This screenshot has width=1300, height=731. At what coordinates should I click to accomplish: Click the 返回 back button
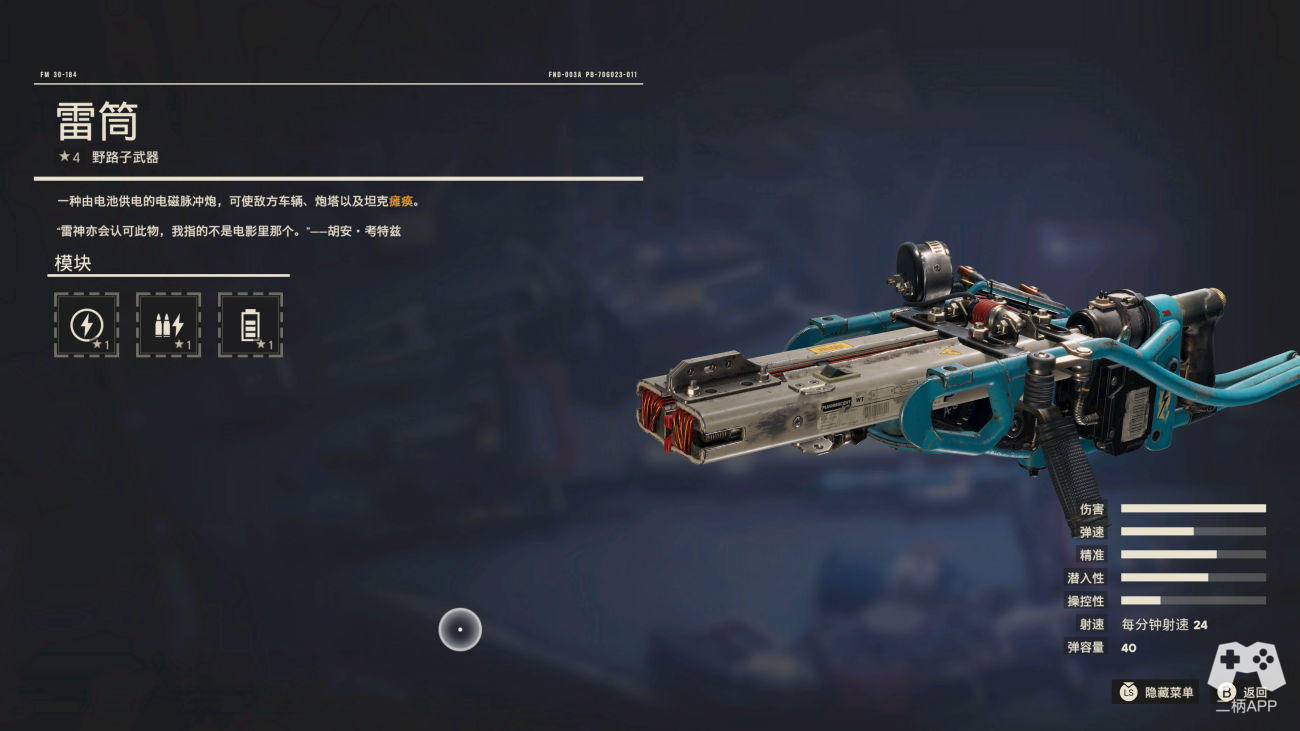(1243, 692)
